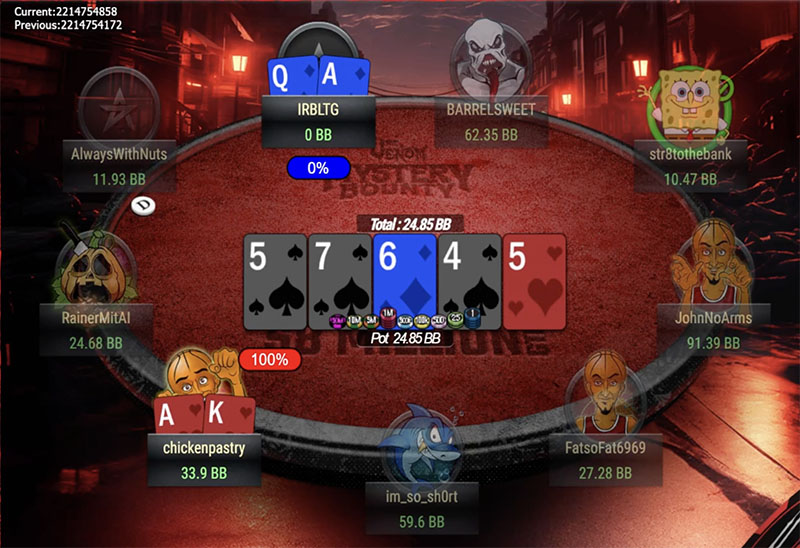Click RainerMitAI's pumpkin avatar
This screenshot has width=800, height=548.
pyautogui.click(x=93, y=268)
